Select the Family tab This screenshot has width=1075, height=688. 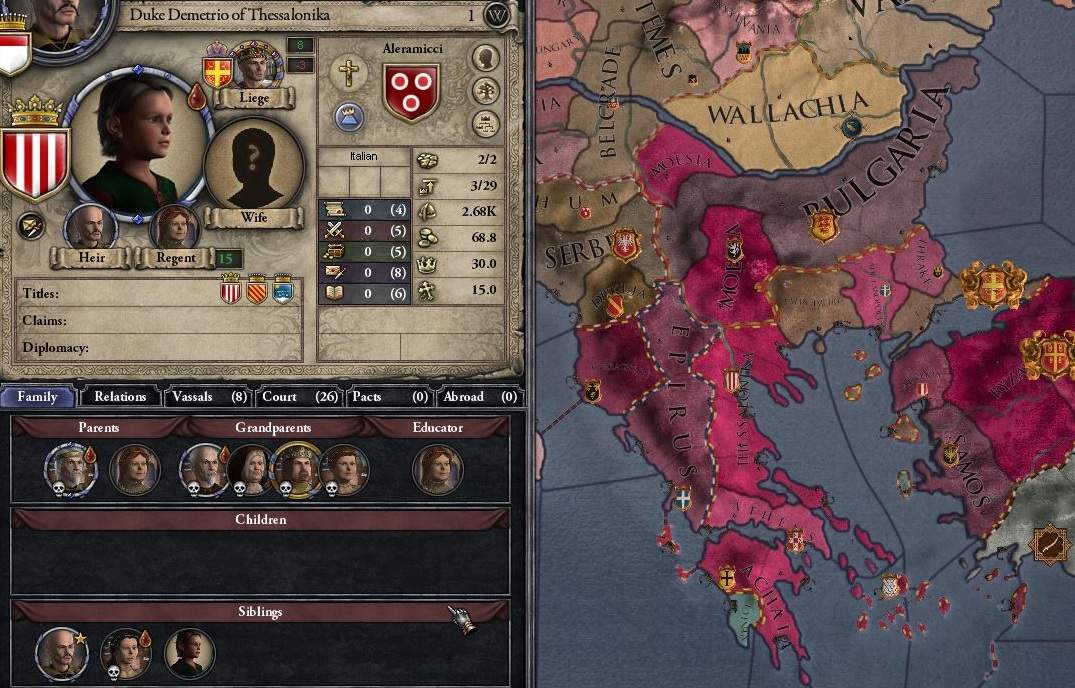click(38, 397)
